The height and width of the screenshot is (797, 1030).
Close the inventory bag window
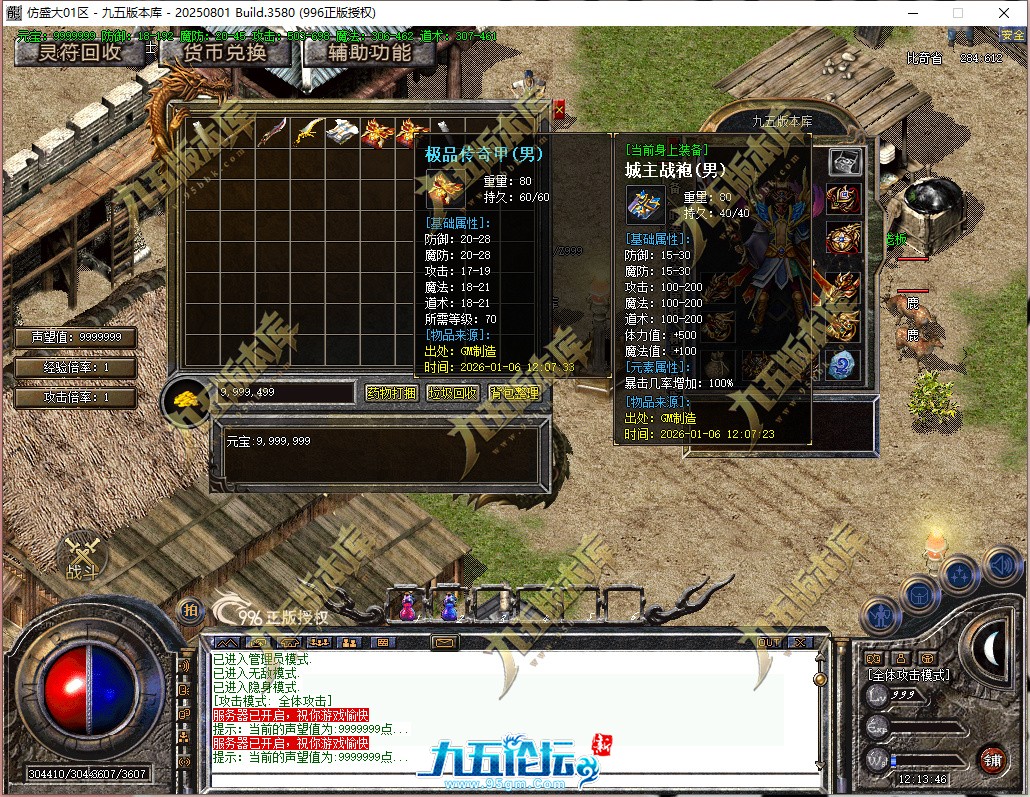click(559, 108)
